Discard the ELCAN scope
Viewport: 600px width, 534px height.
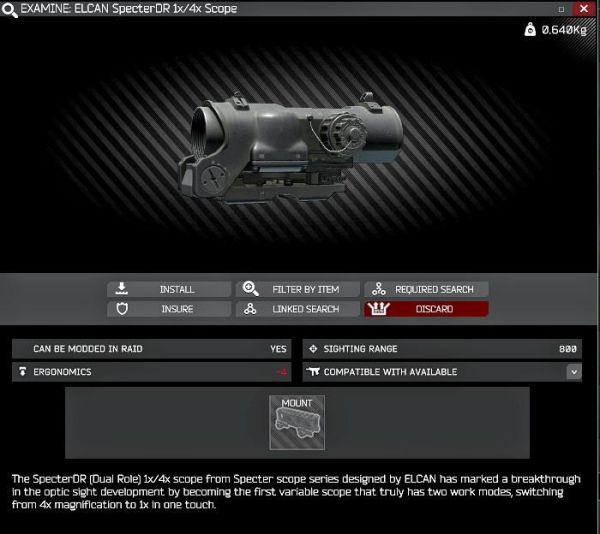point(426,309)
